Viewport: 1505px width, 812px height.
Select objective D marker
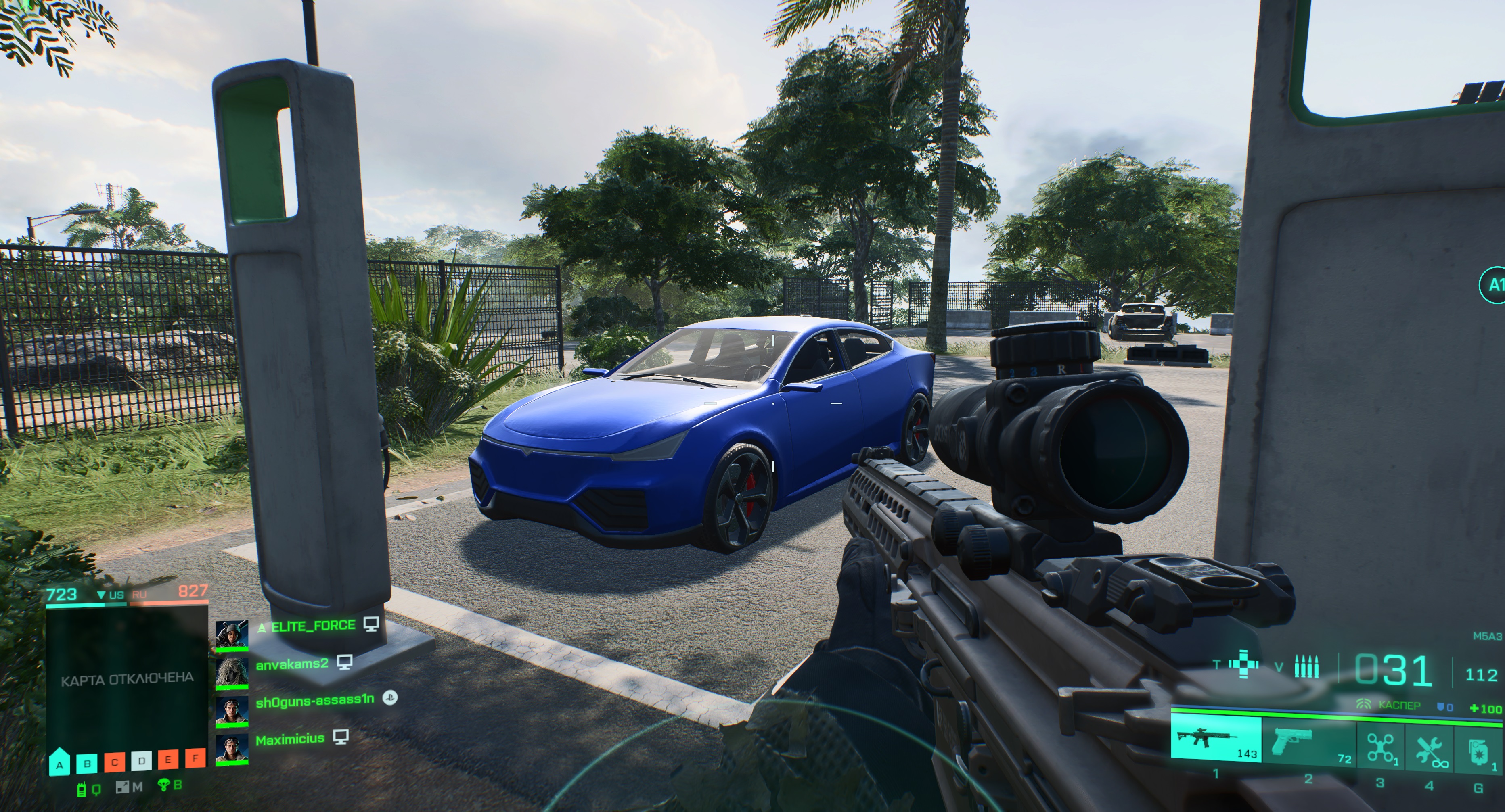tap(141, 761)
